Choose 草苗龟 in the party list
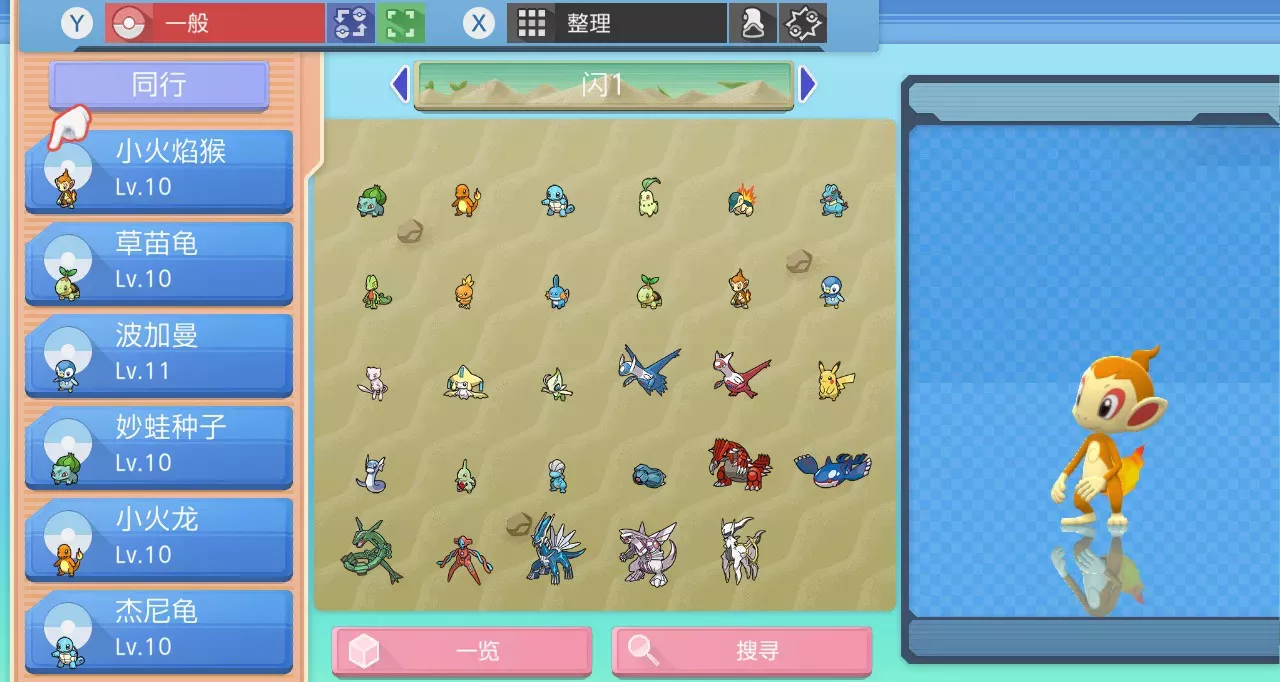The width and height of the screenshot is (1280, 682). (x=160, y=262)
